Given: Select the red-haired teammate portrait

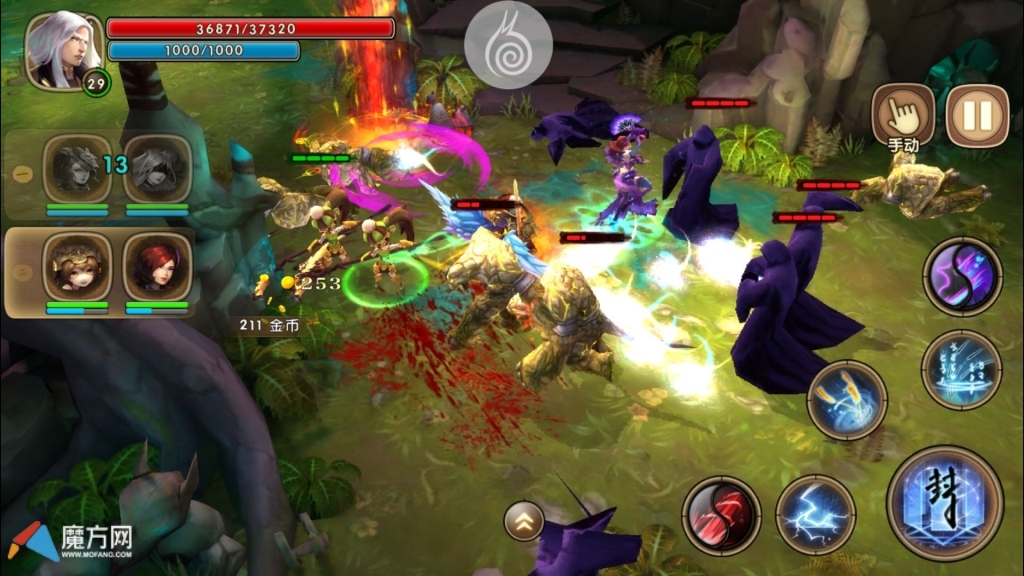Looking at the screenshot, I should [157, 267].
